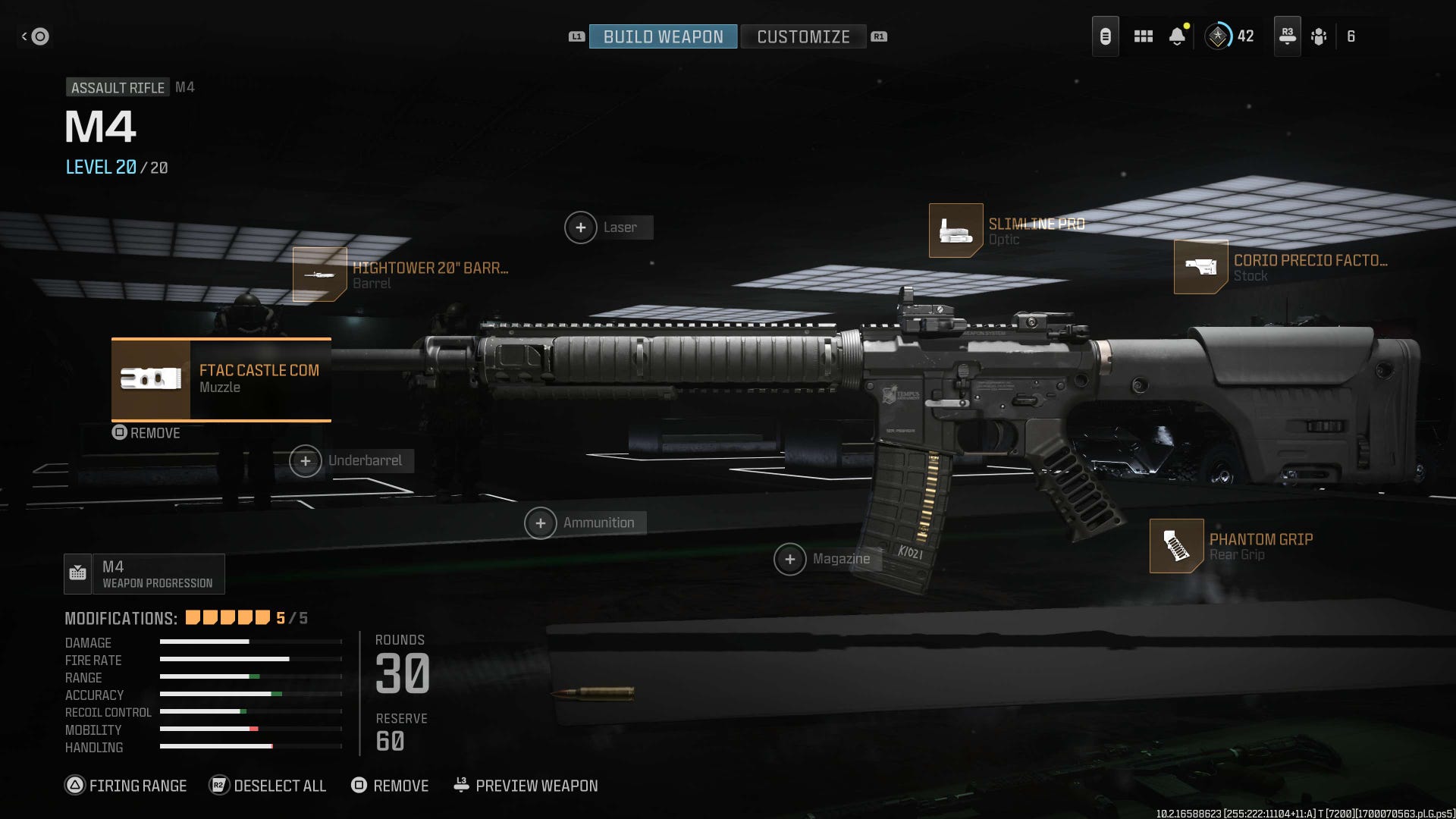Remove the equipped muzzle attachment
The width and height of the screenshot is (1456, 819).
[147, 432]
